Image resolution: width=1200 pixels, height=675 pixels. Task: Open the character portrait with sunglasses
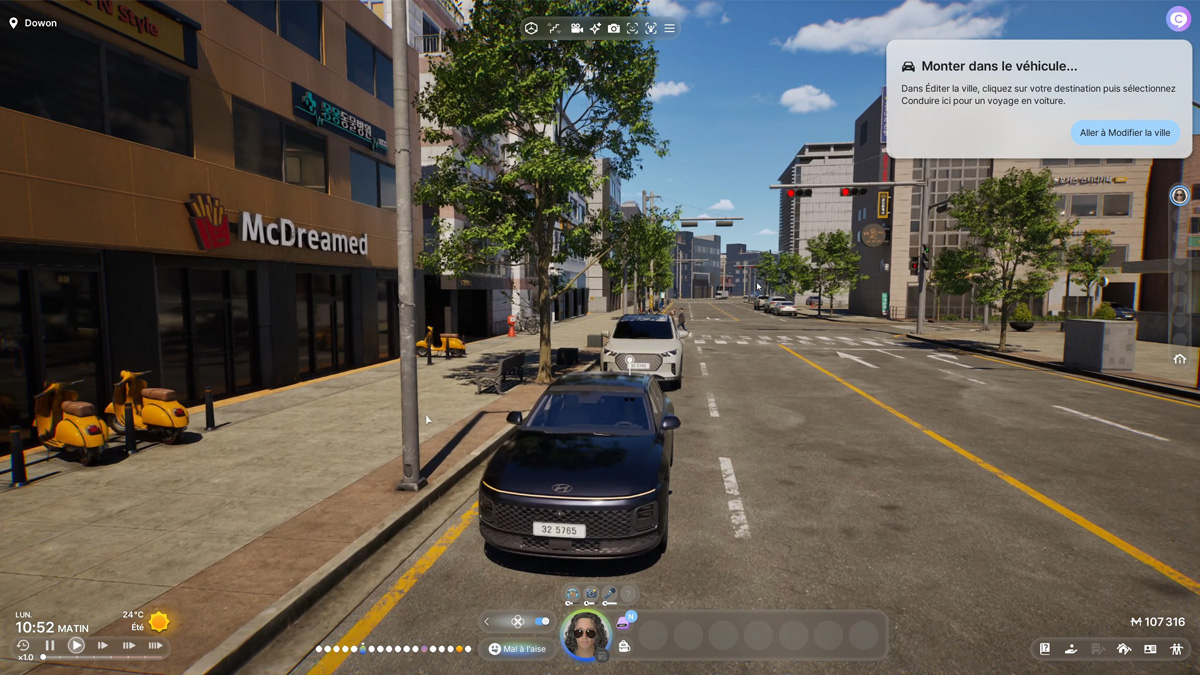coord(584,633)
